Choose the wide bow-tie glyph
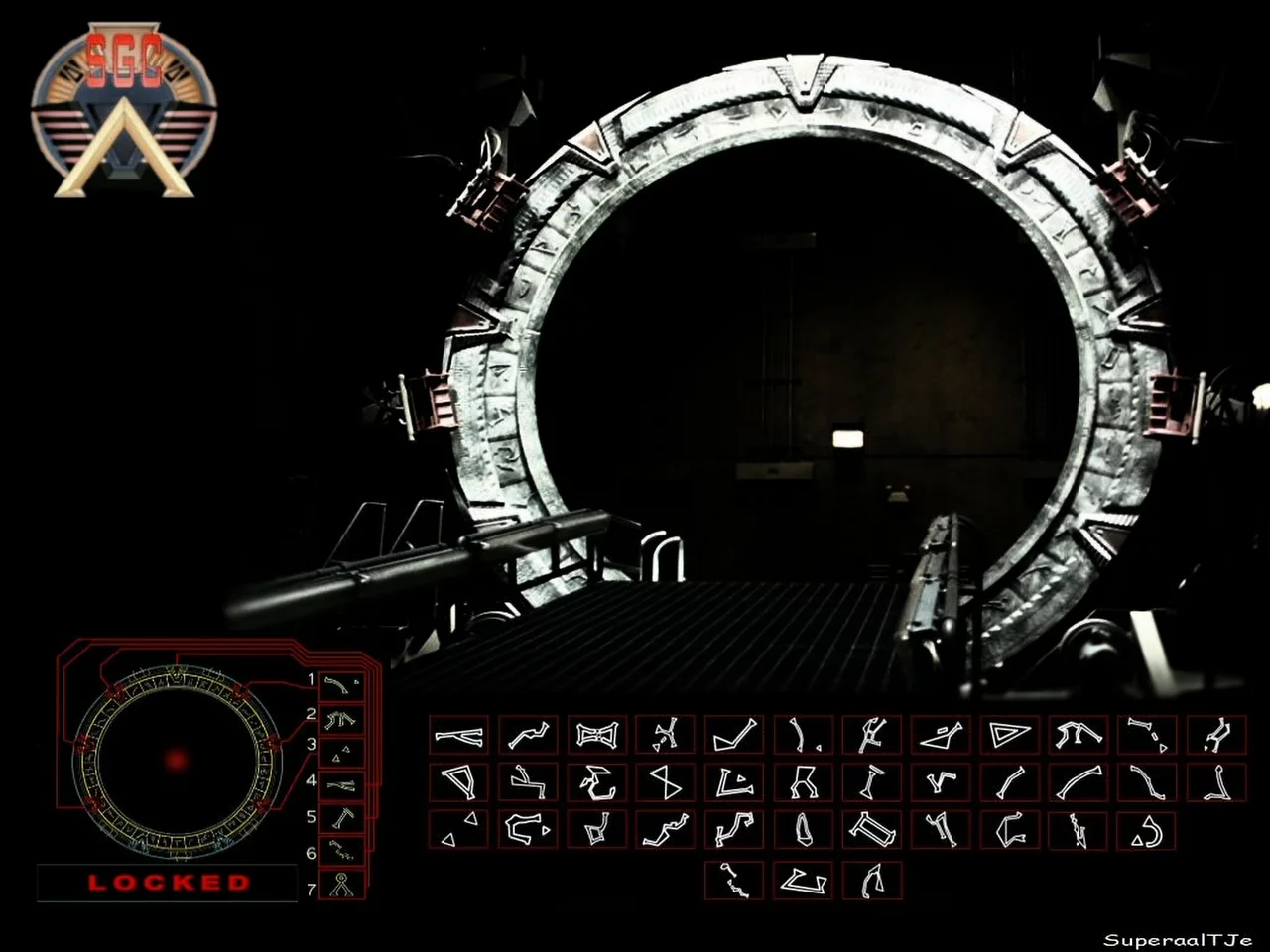Image resolution: width=1270 pixels, height=952 pixels. 596,735
